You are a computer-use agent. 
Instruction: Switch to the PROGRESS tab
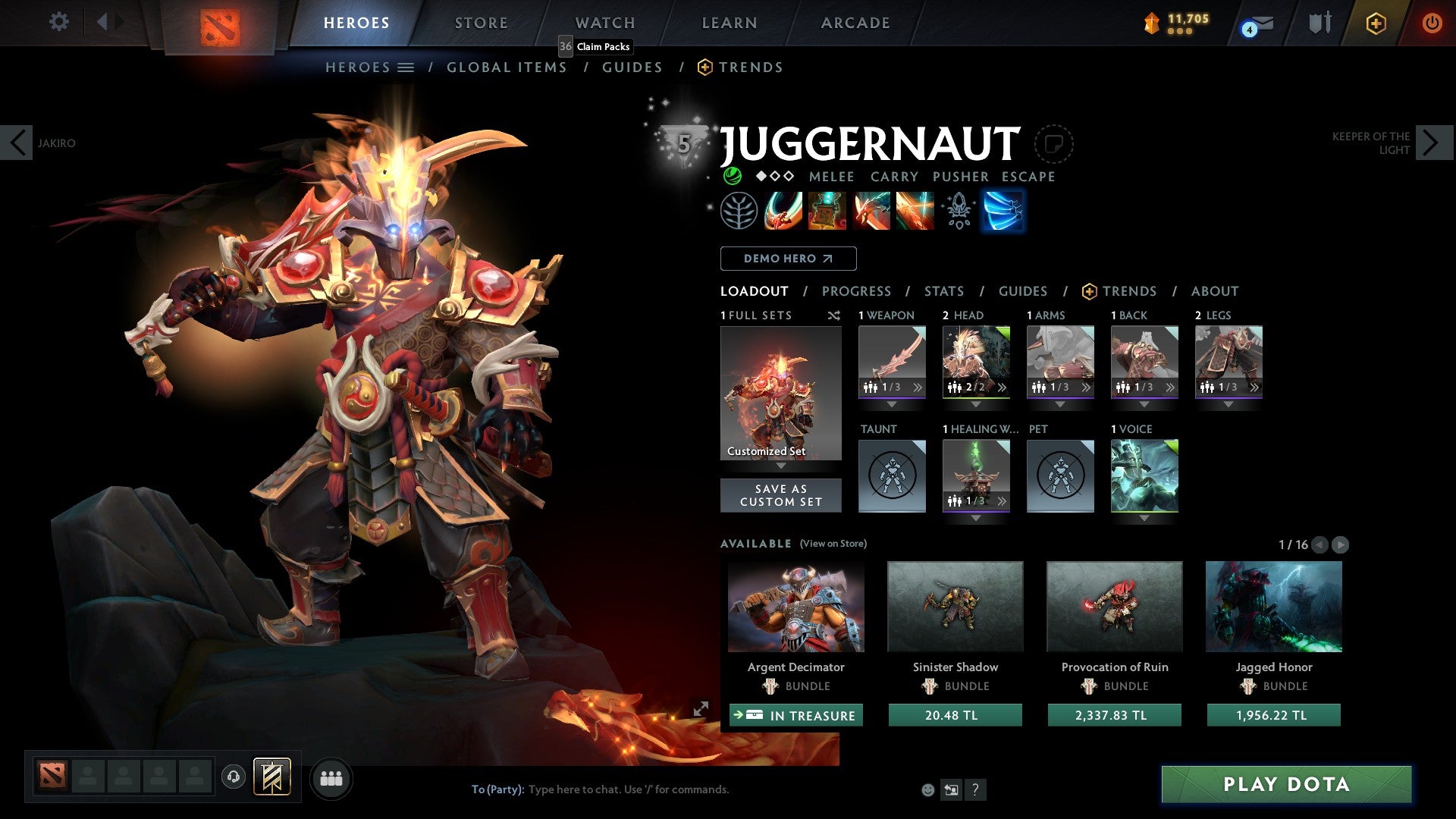pyautogui.click(x=857, y=291)
